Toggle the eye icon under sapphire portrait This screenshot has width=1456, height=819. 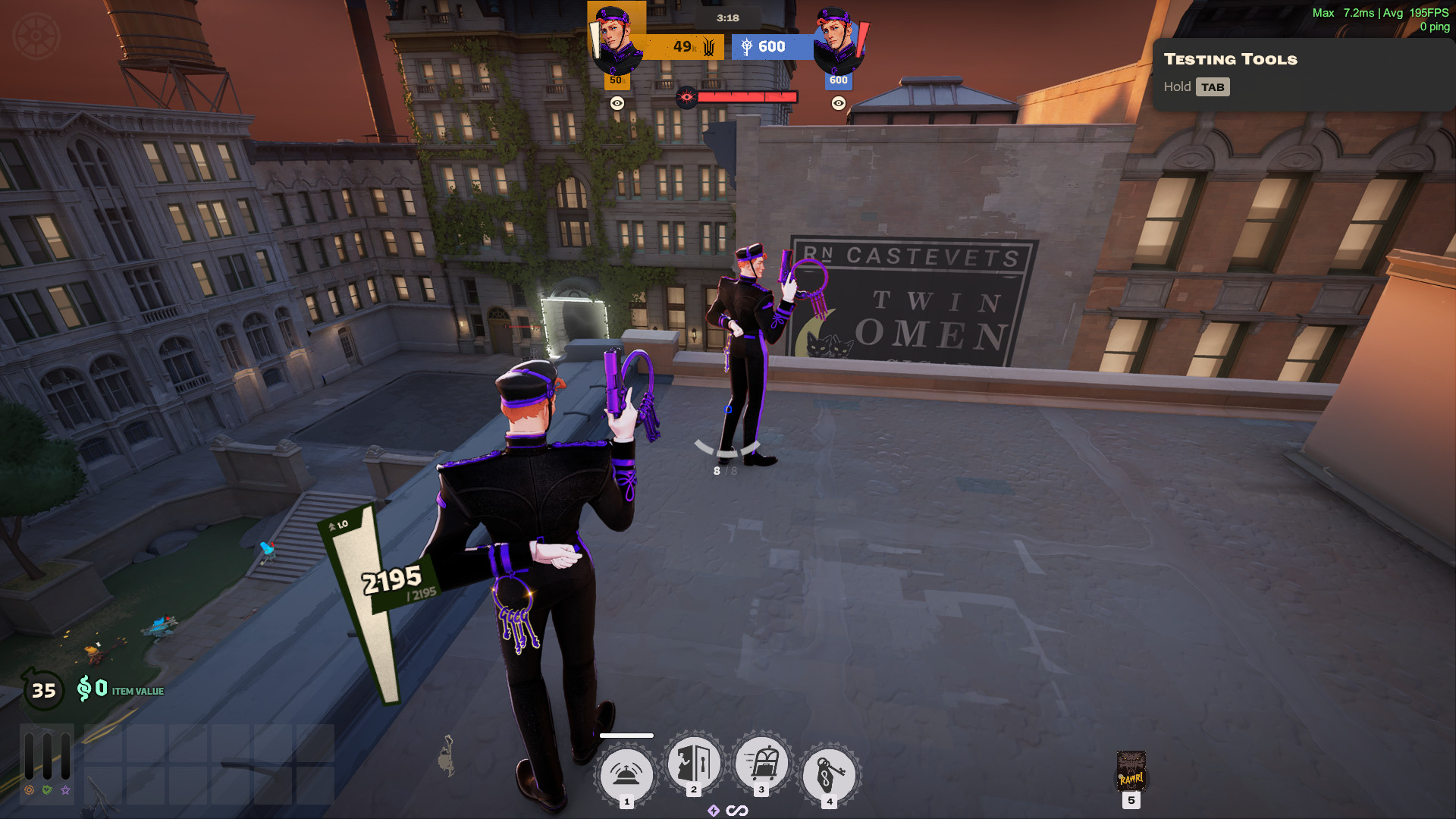(x=838, y=103)
